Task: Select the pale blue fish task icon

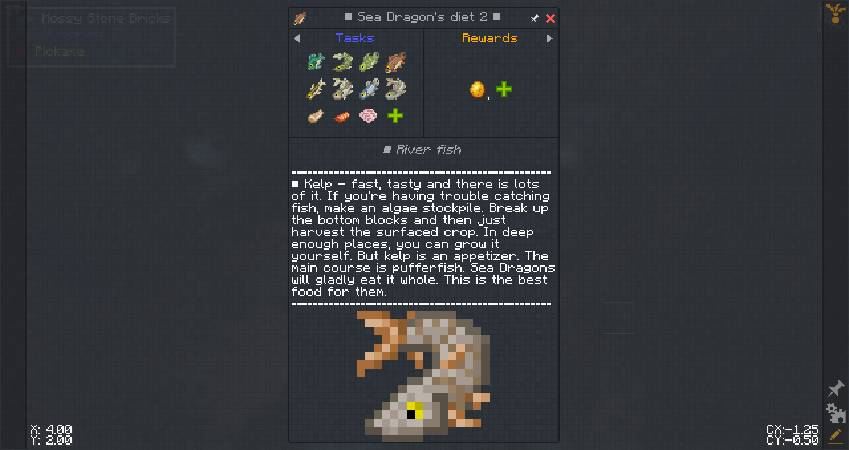Action: pyautogui.click(x=369, y=89)
